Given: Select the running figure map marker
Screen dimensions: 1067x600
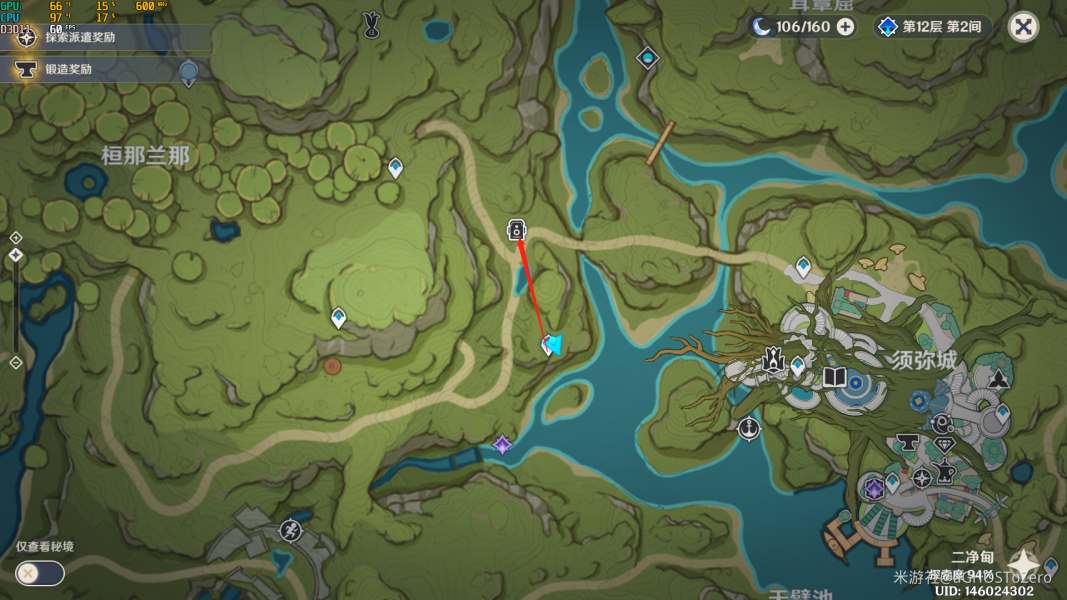Looking at the screenshot, I should pyautogui.click(x=291, y=530).
